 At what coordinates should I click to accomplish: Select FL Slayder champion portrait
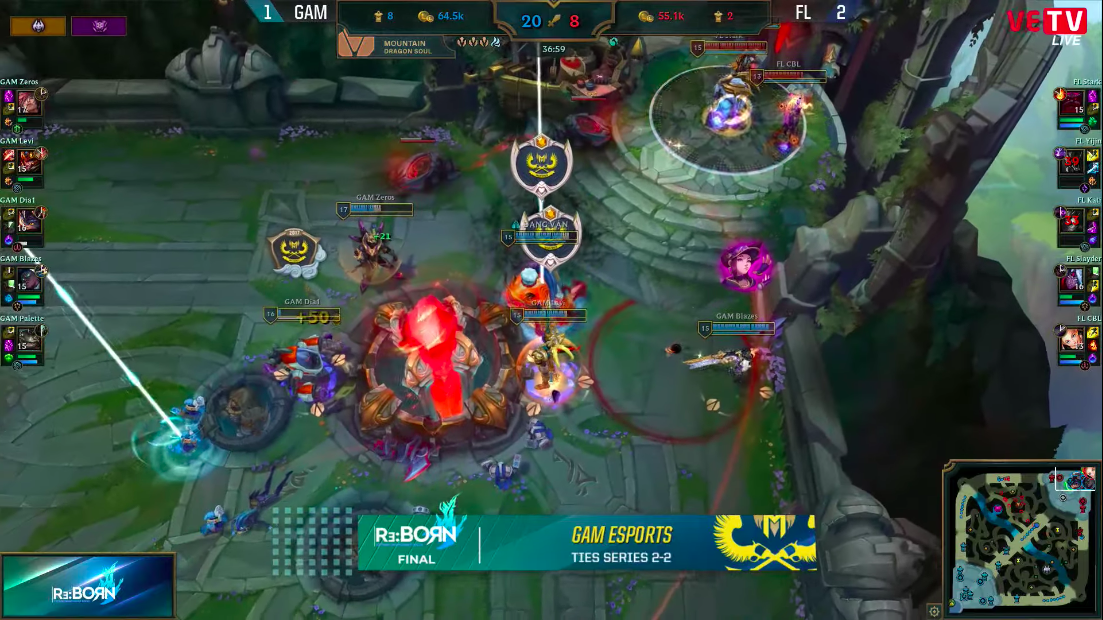[1073, 282]
